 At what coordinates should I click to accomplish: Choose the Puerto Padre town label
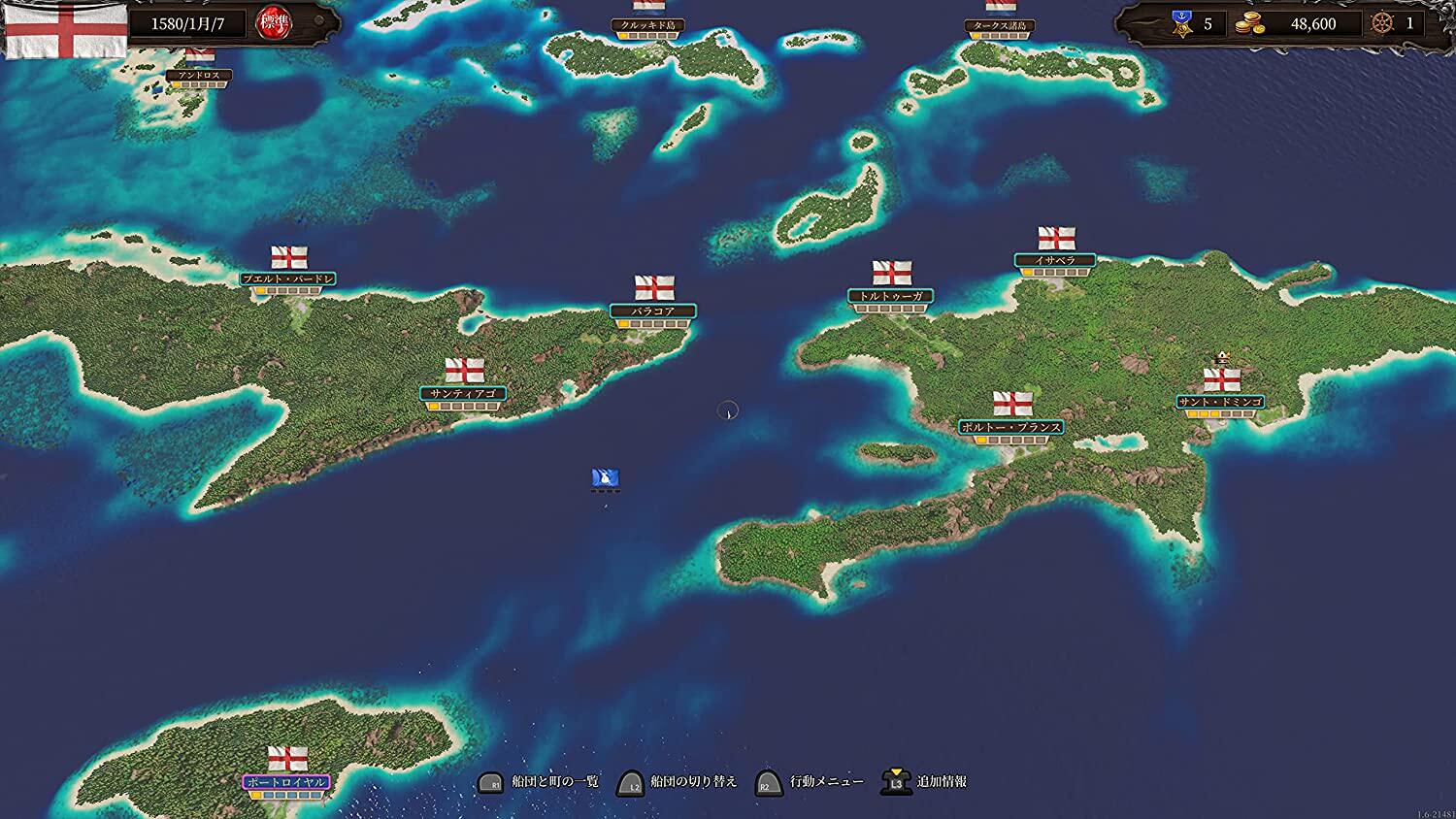point(288,279)
